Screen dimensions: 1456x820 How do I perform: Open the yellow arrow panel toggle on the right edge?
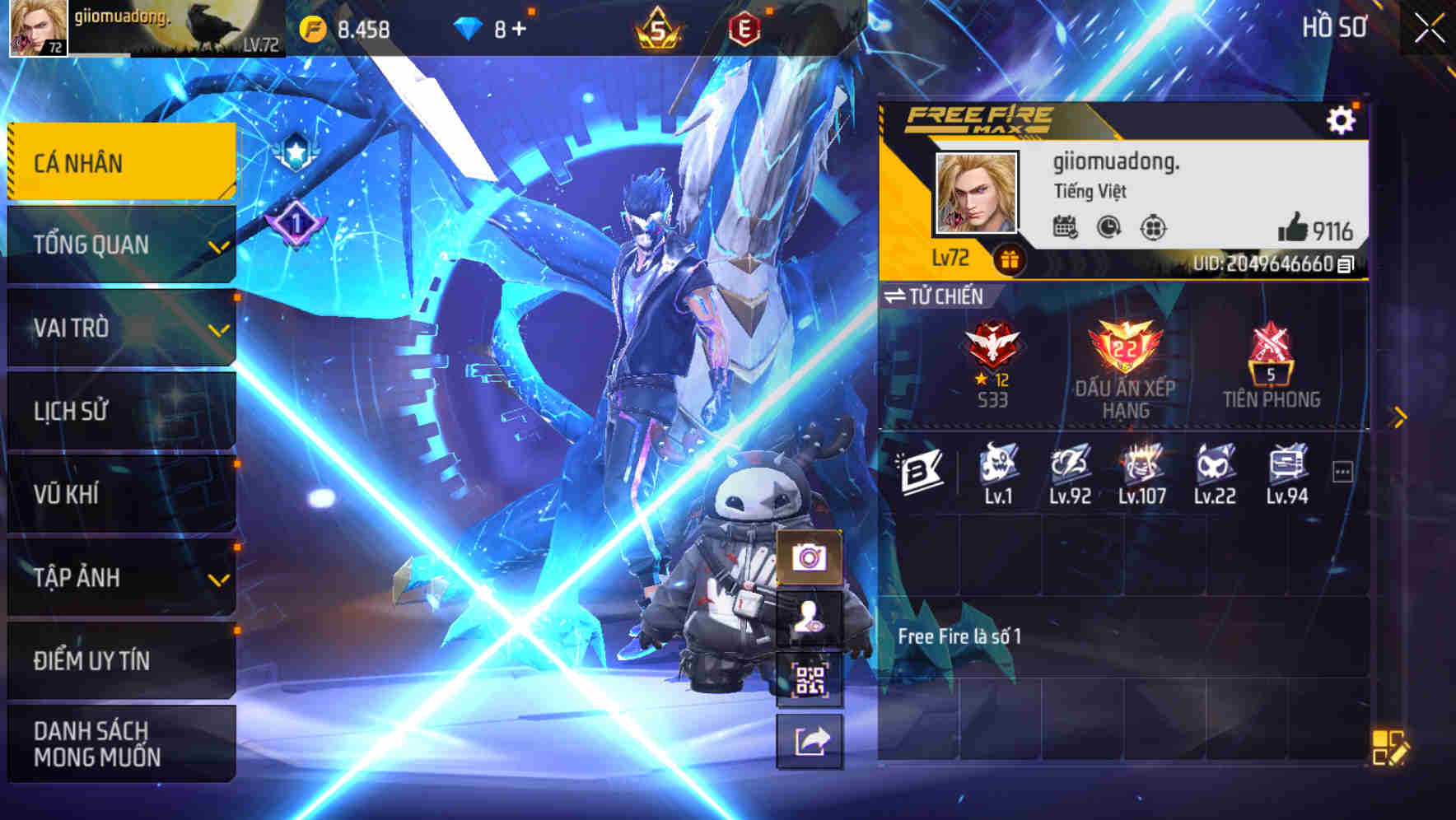pos(1399,417)
